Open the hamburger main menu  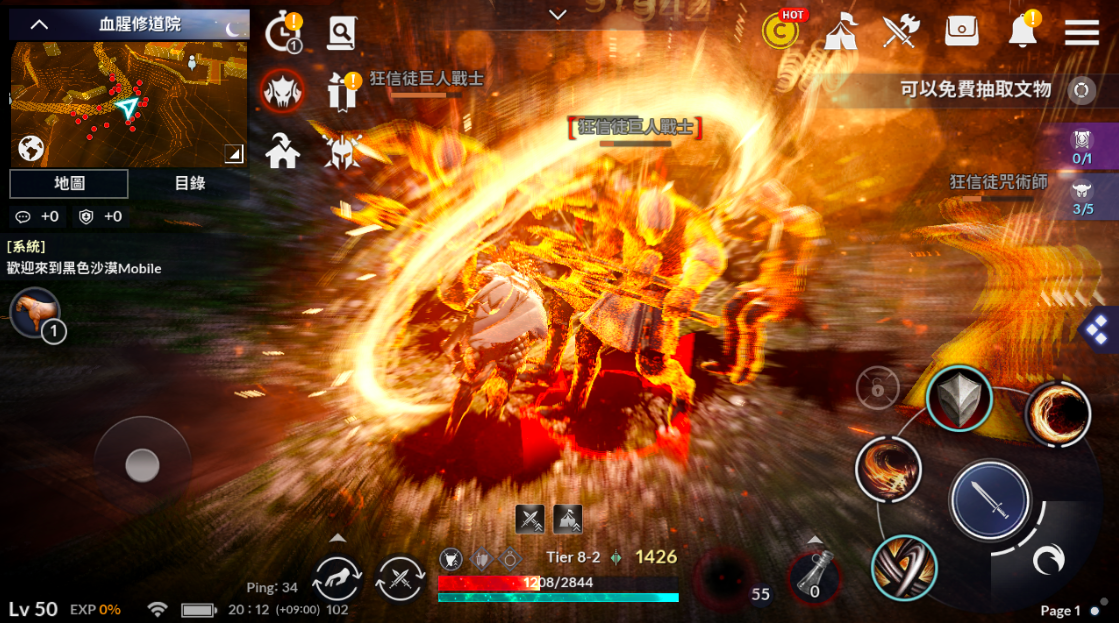(1081, 32)
